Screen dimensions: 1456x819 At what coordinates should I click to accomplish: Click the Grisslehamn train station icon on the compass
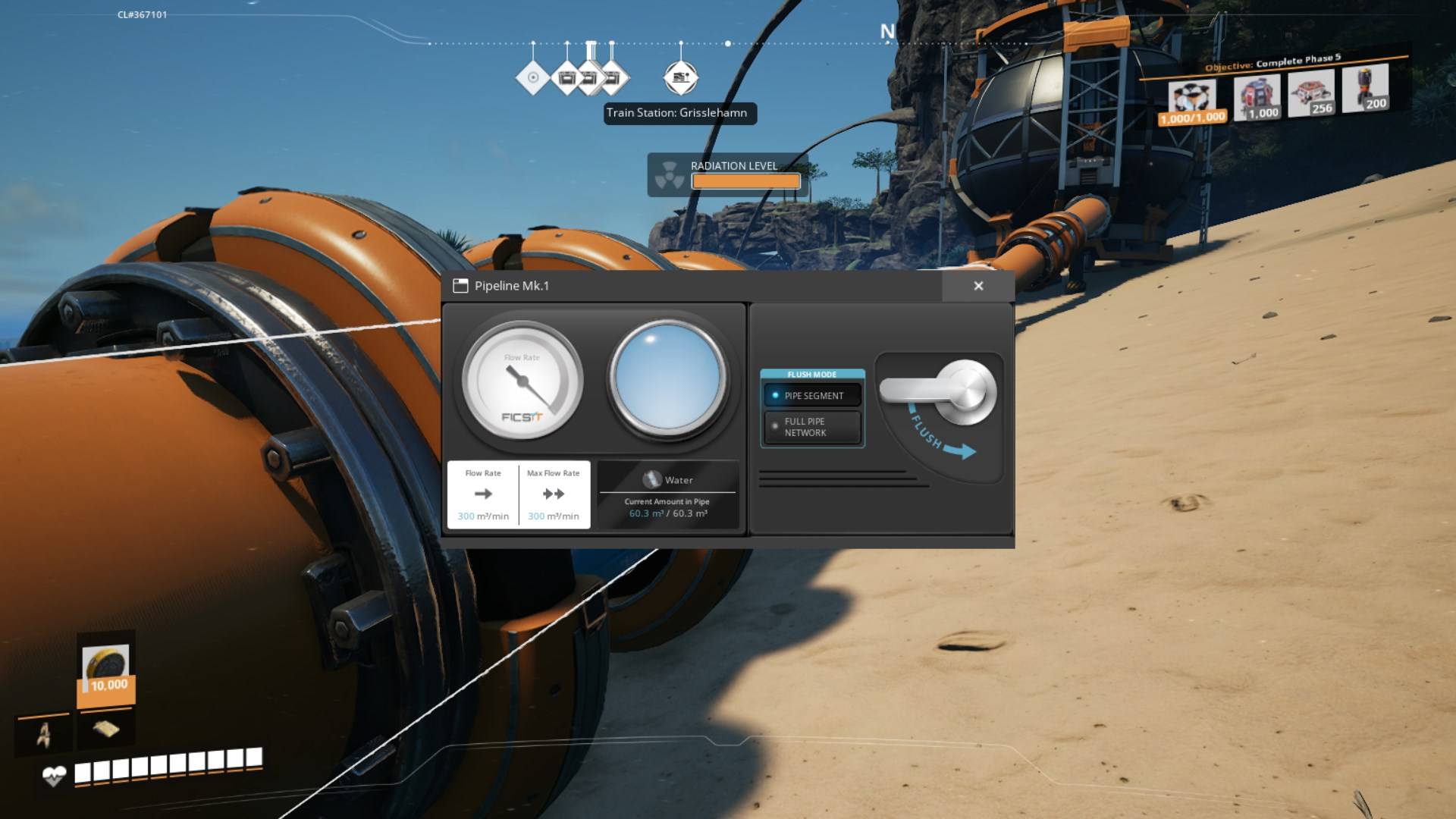click(x=680, y=76)
